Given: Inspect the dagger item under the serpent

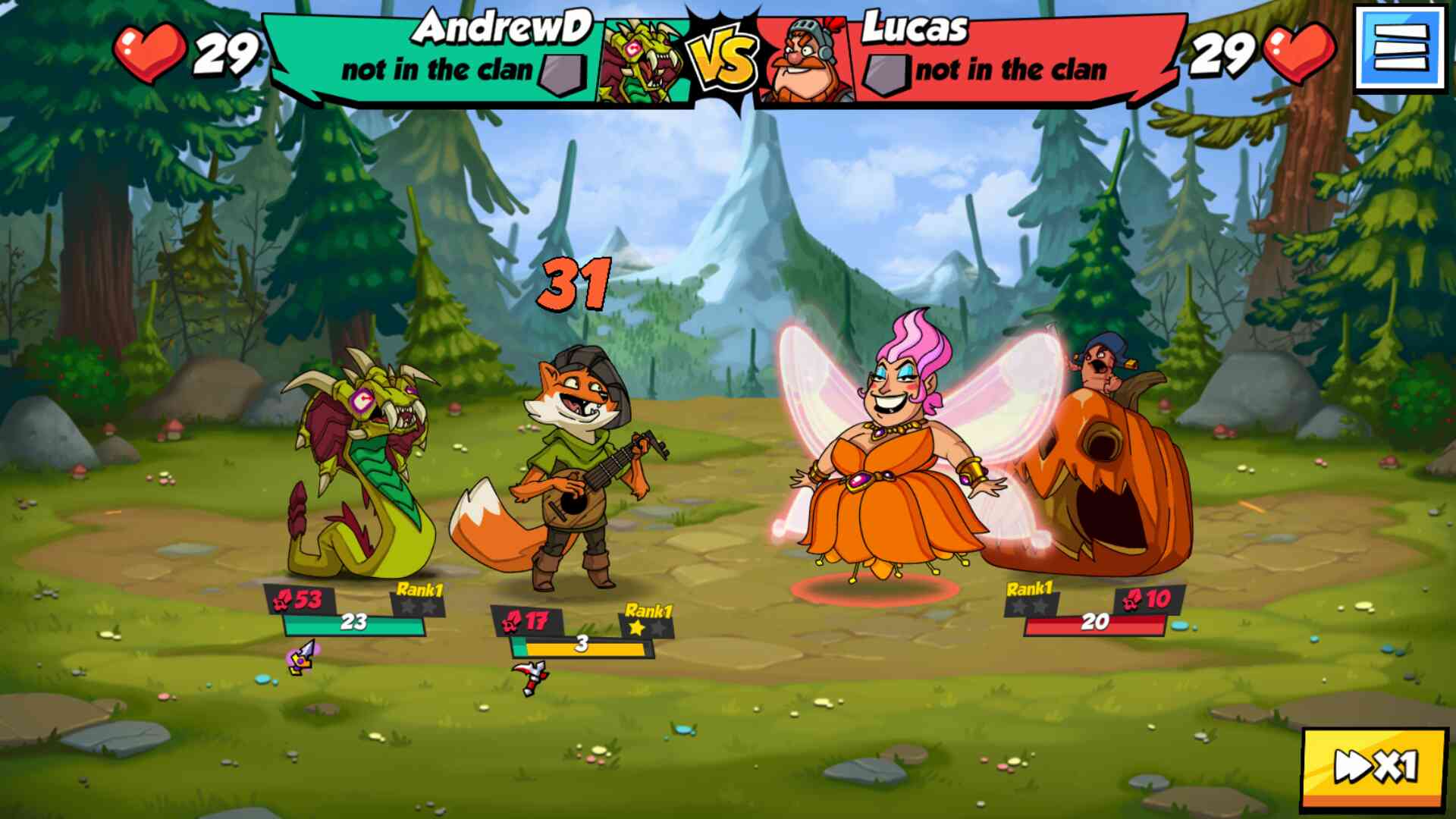Looking at the screenshot, I should click(x=302, y=657).
